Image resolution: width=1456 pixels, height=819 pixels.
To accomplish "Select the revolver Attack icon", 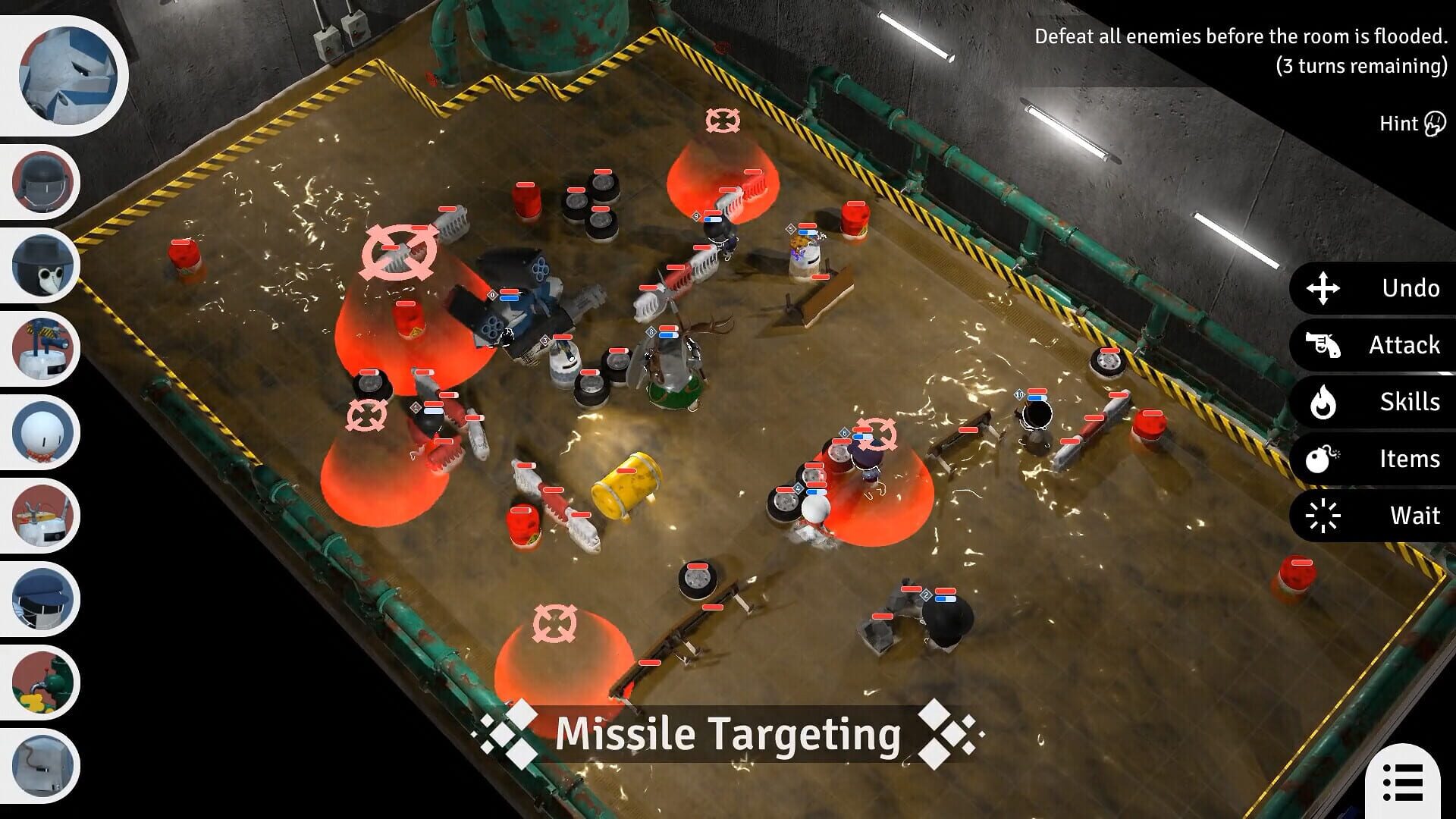I will pyautogui.click(x=1325, y=346).
